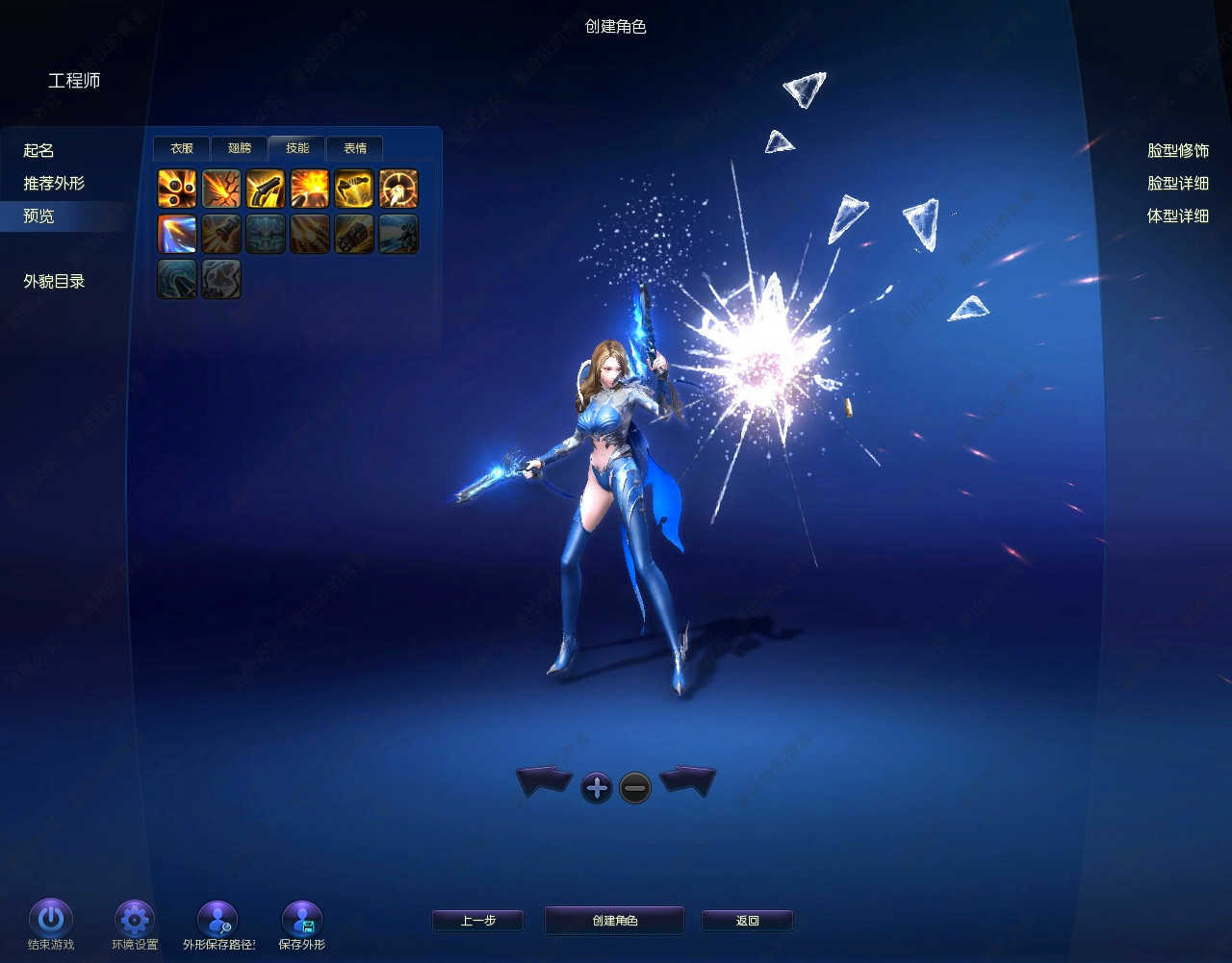Preview the blue lightning streak skill icon
This screenshot has height=963, width=1232.
point(177,234)
